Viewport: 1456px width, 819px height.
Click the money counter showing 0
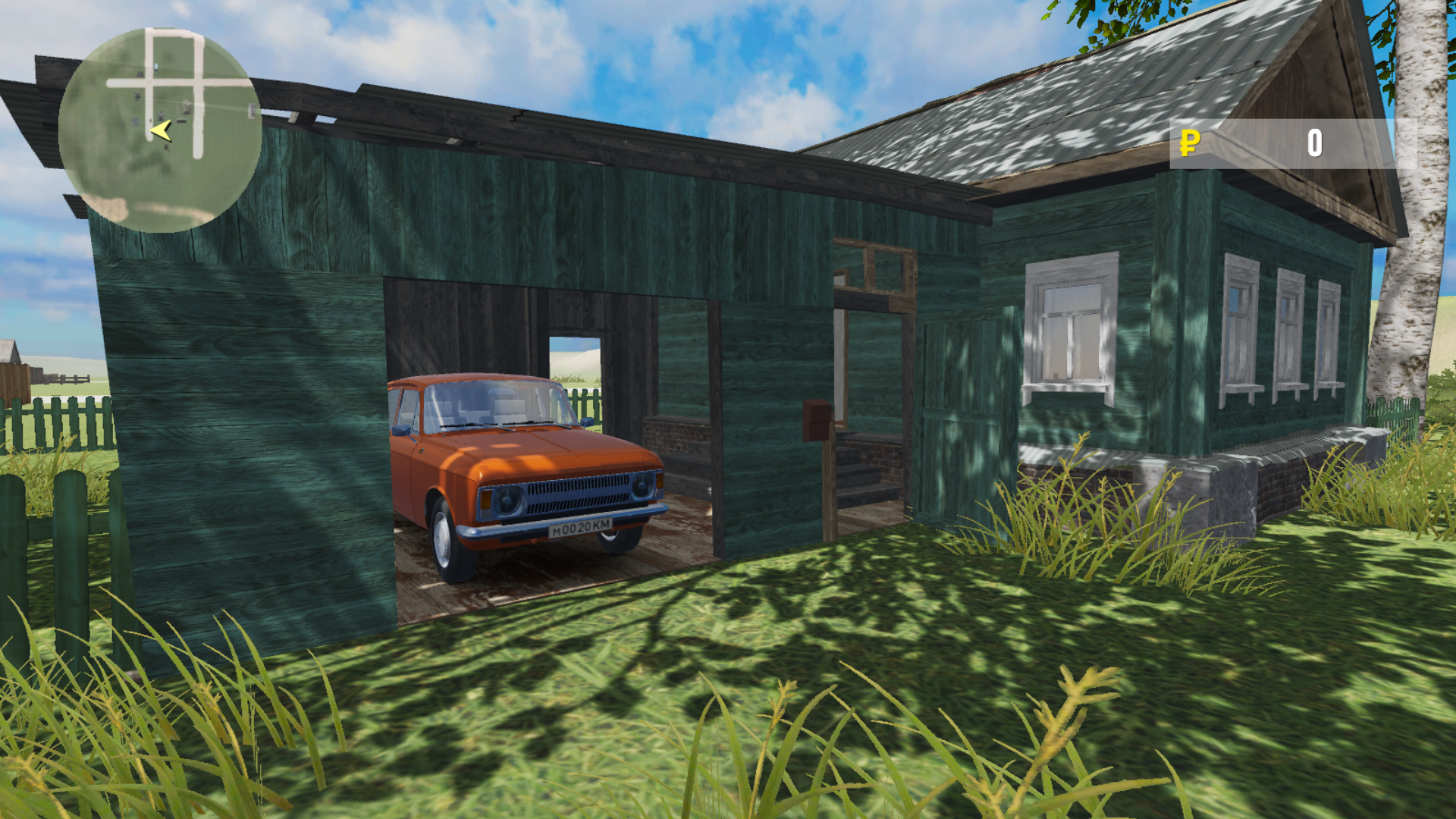point(1314,143)
